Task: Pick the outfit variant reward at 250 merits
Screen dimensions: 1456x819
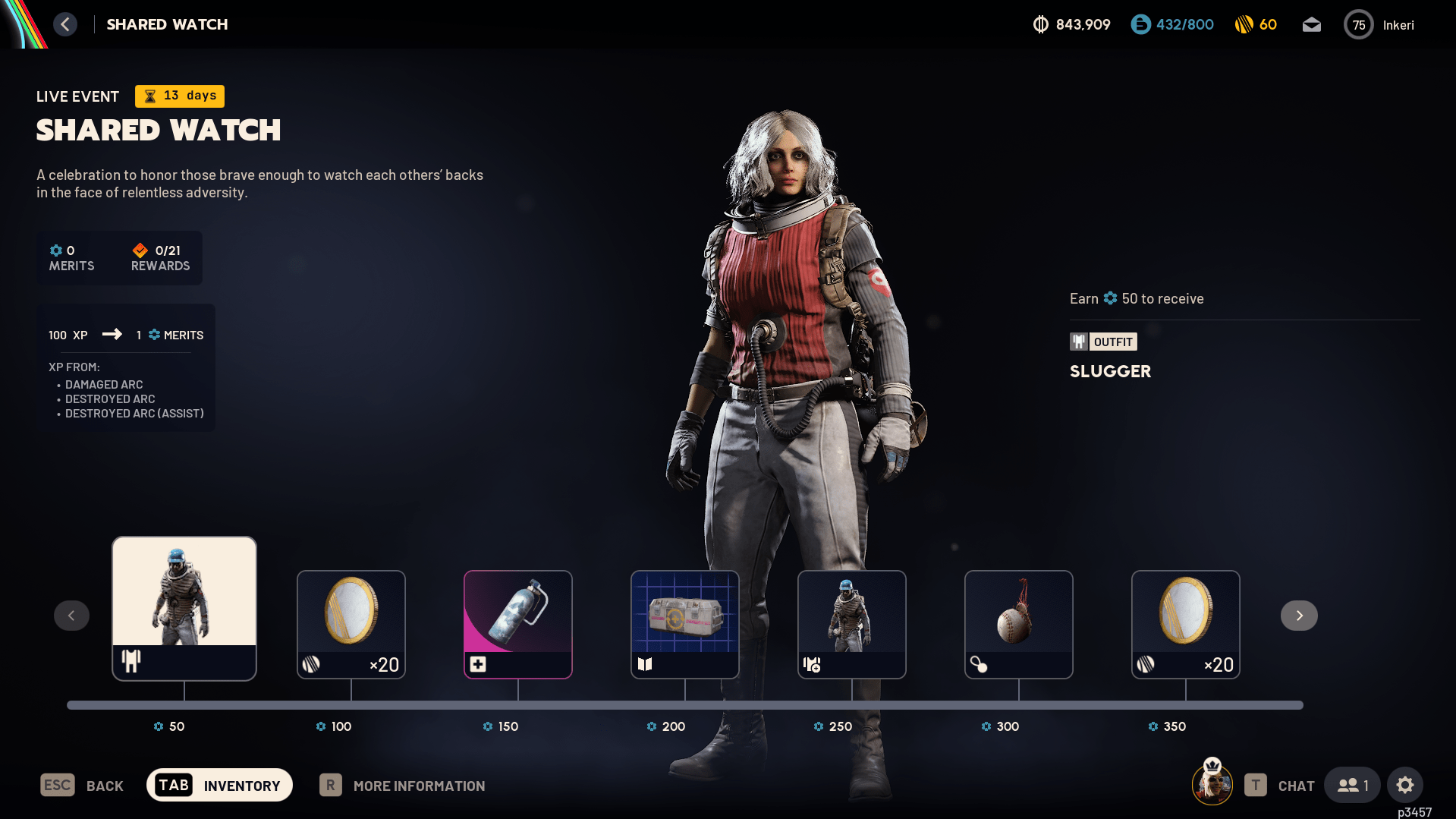Action: pos(852,624)
